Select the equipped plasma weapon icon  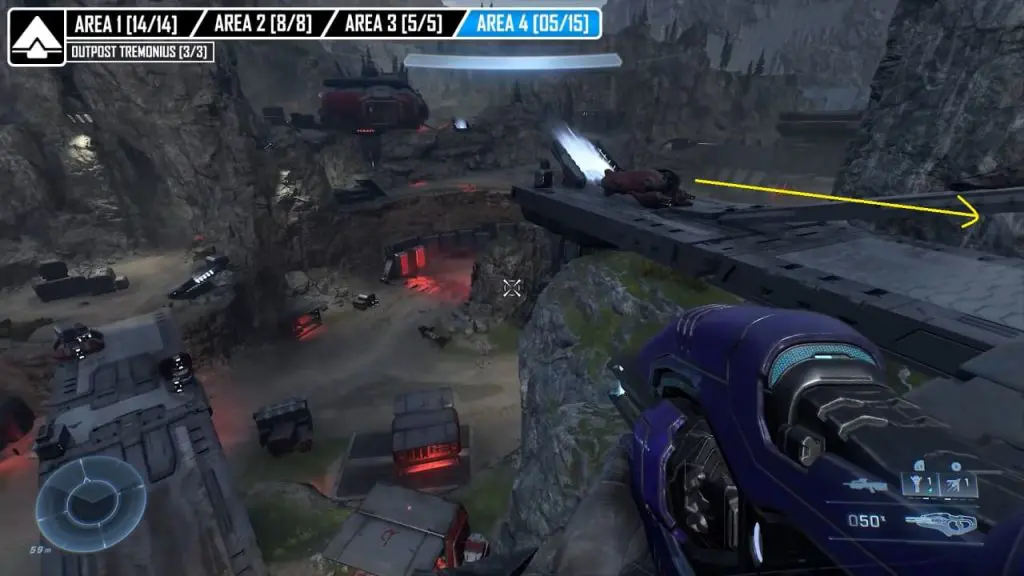point(942,521)
